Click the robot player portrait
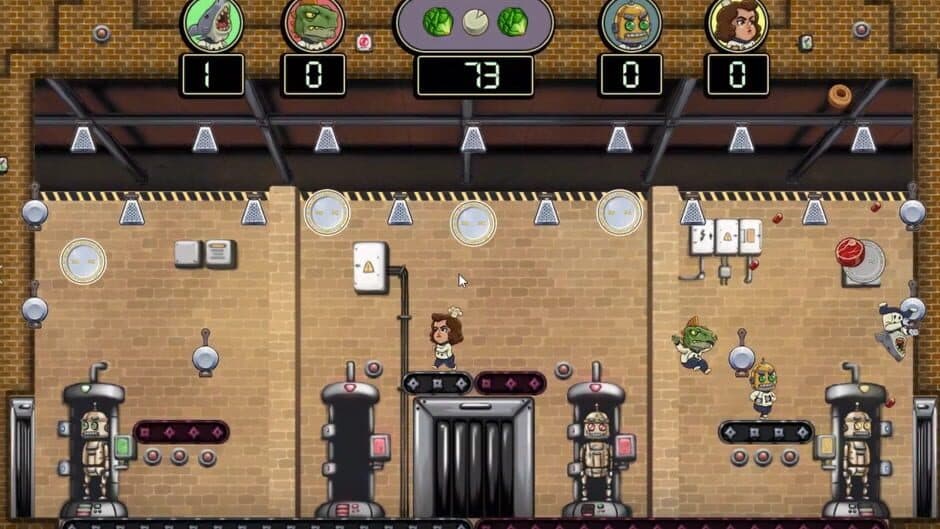This screenshot has width=940, height=529. (631, 24)
